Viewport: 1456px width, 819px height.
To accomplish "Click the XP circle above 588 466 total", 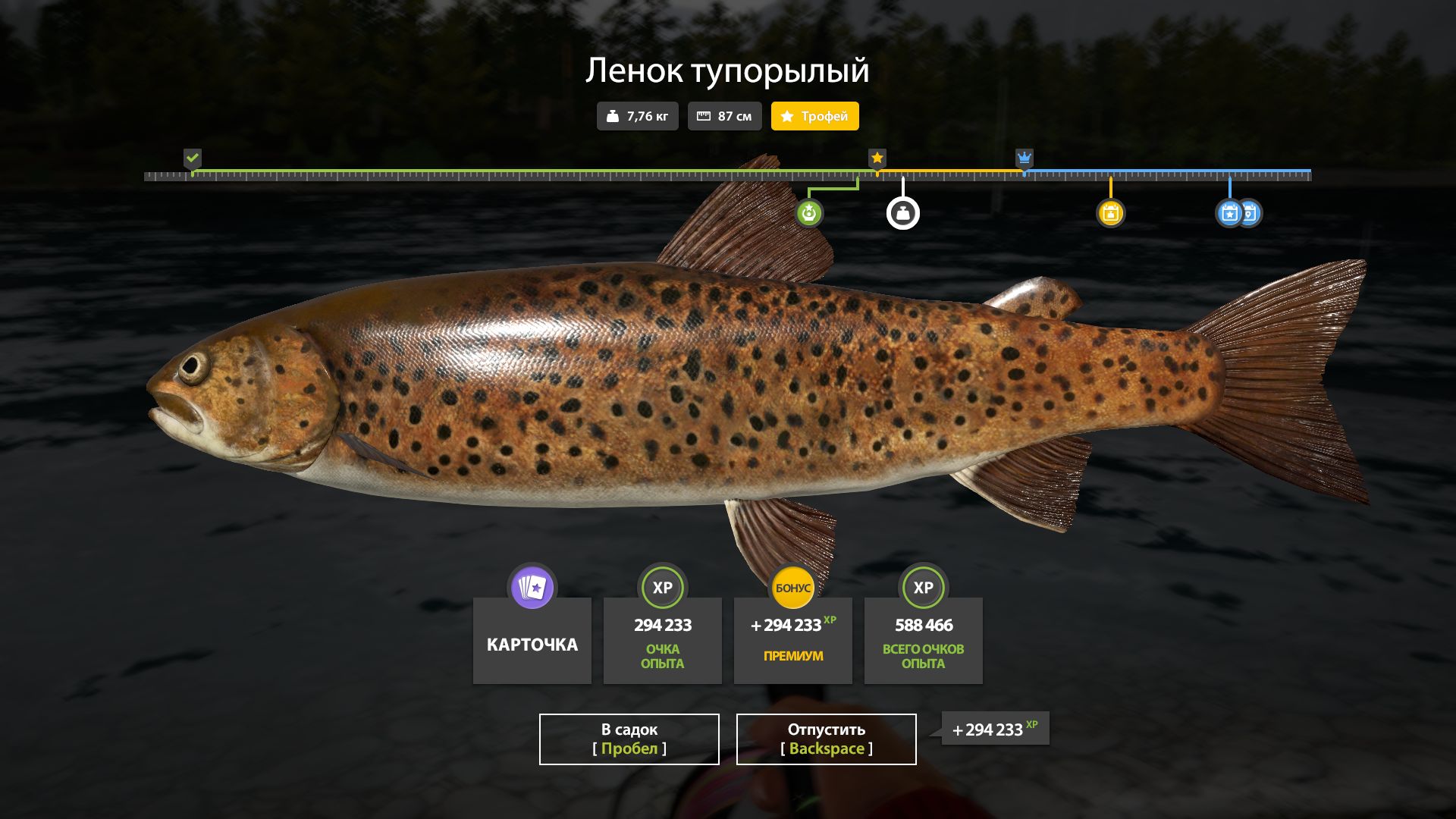I will pyautogui.click(x=923, y=587).
